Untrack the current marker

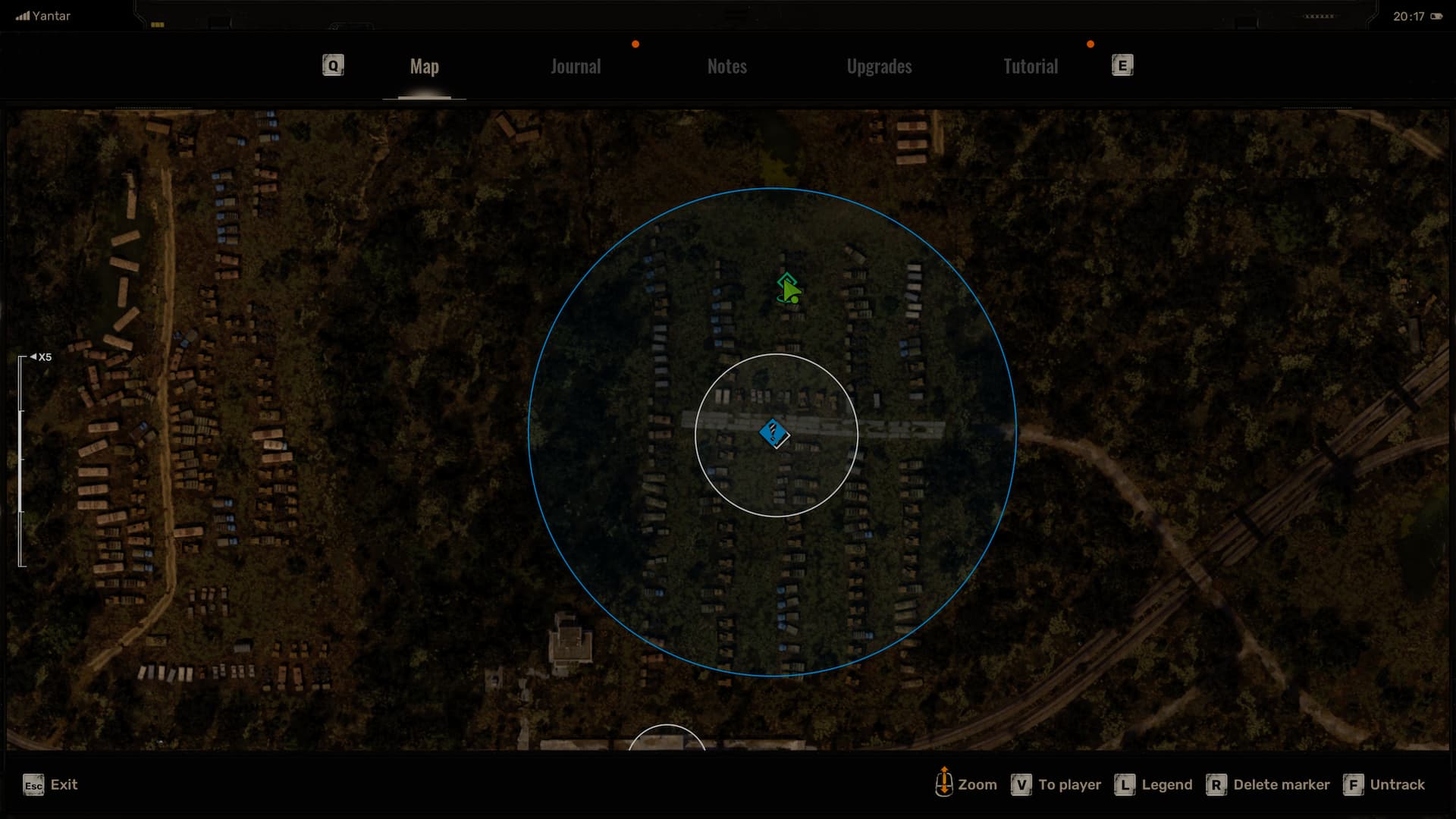pyautogui.click(x=1385, y=785)
